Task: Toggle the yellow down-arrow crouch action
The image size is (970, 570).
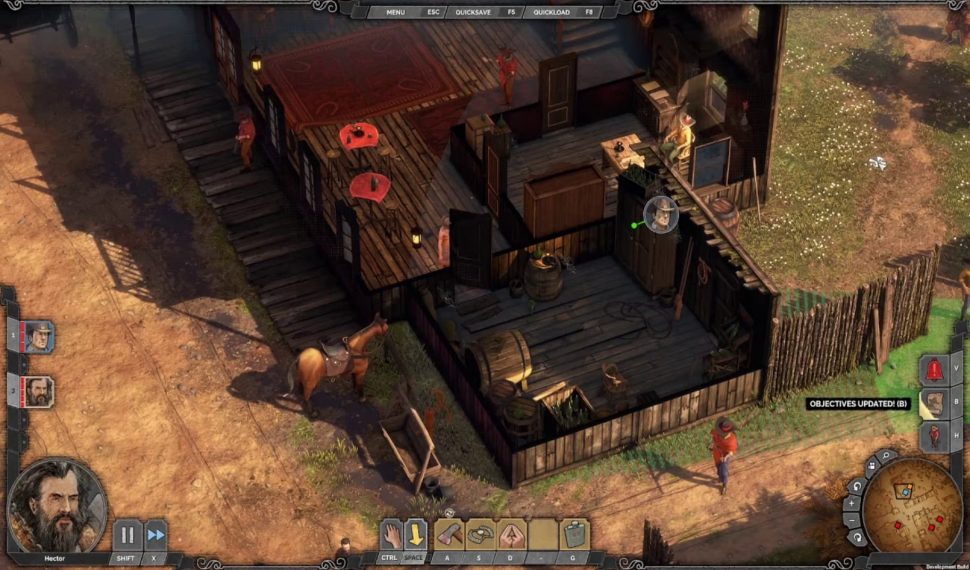Action: pos(416,534)
